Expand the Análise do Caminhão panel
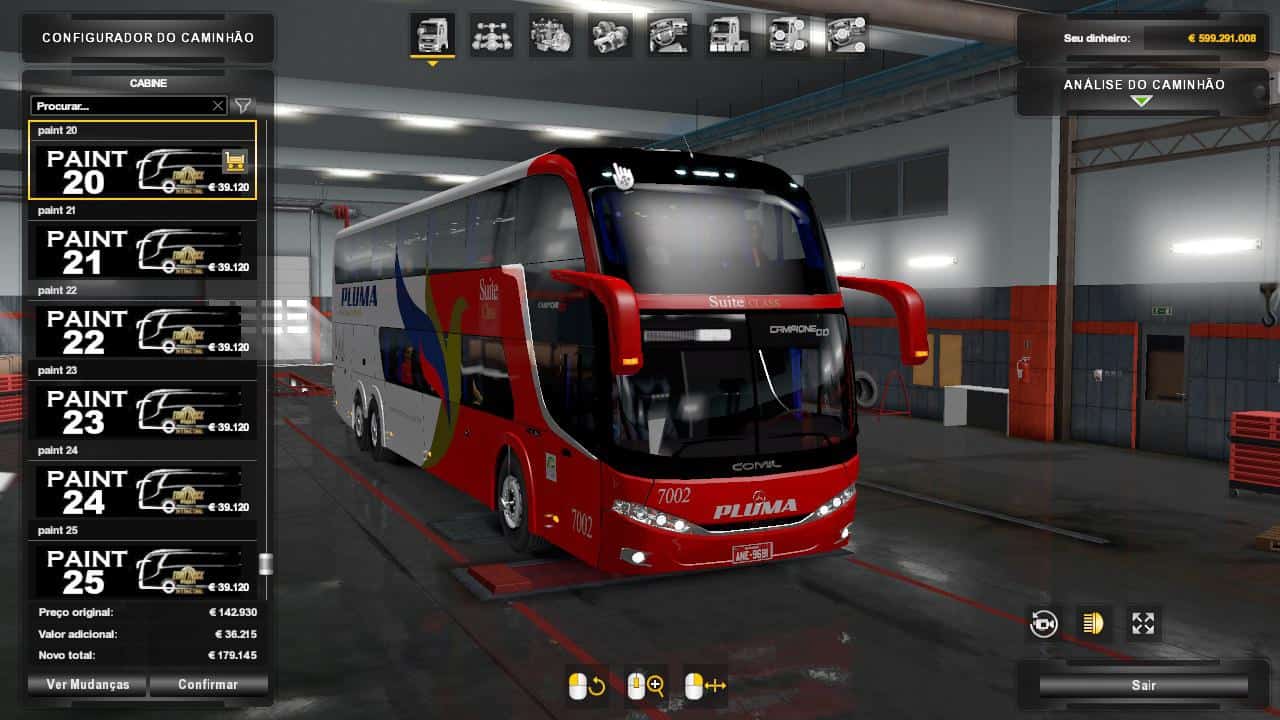 click(x=1143, y=97)
